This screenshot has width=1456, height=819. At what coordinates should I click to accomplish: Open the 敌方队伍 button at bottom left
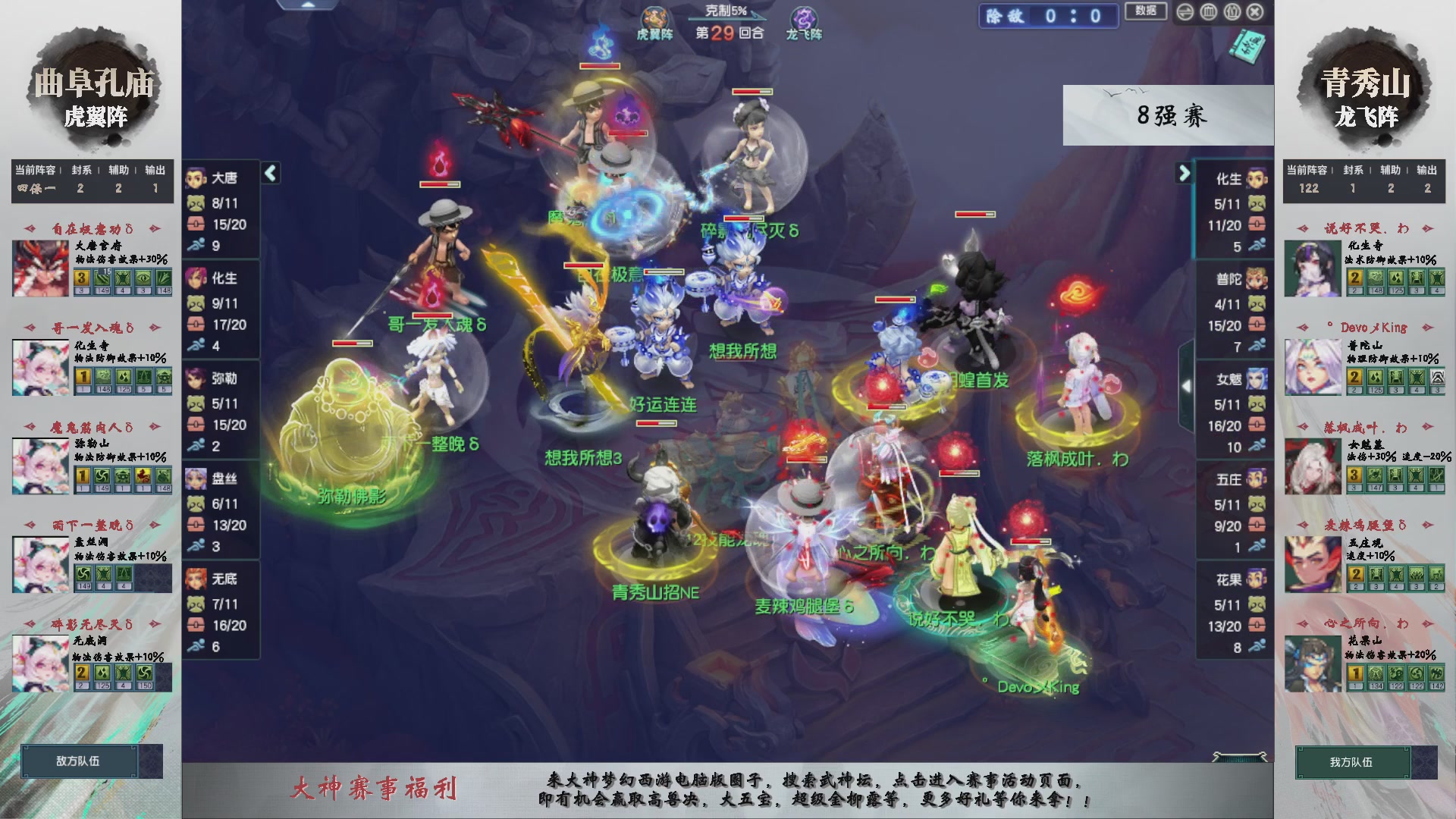[x=80, y=761]
